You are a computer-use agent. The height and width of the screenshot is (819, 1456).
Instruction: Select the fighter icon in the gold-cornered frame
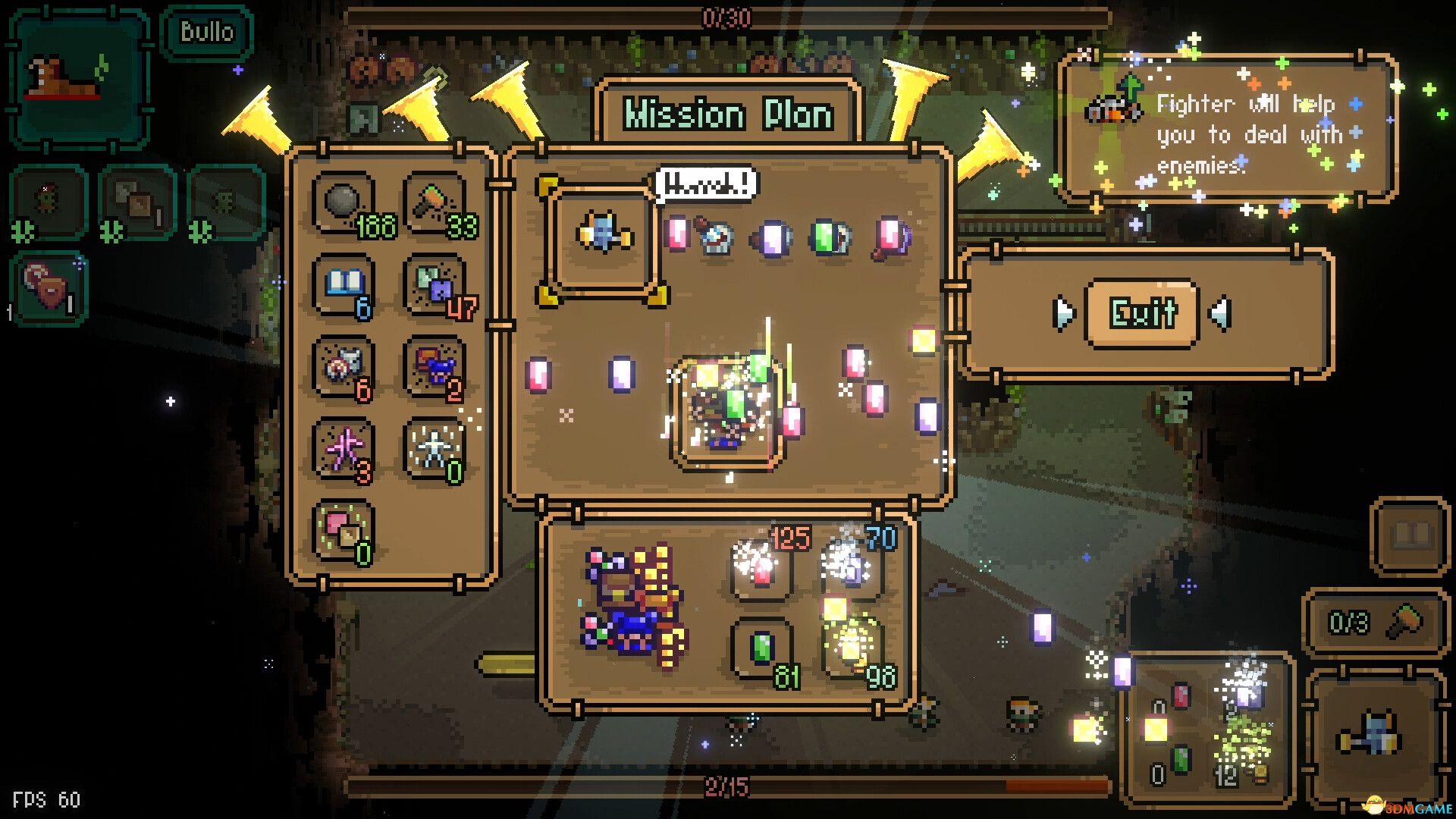(x=603, y=235)
